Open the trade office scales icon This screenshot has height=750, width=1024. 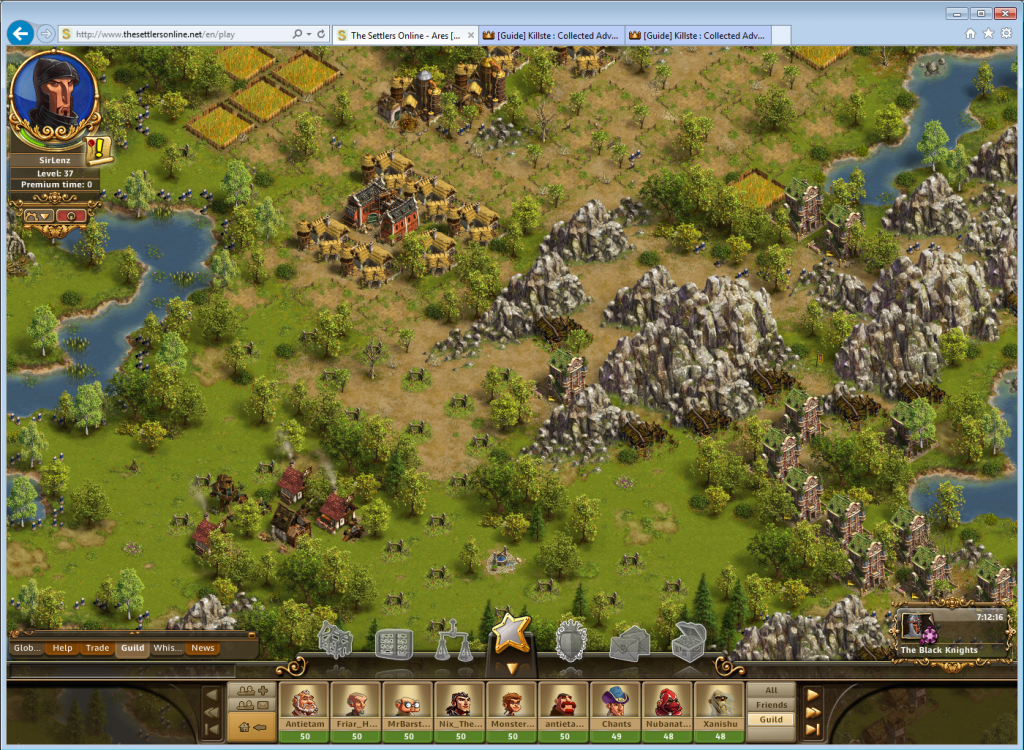click(455, 642)
